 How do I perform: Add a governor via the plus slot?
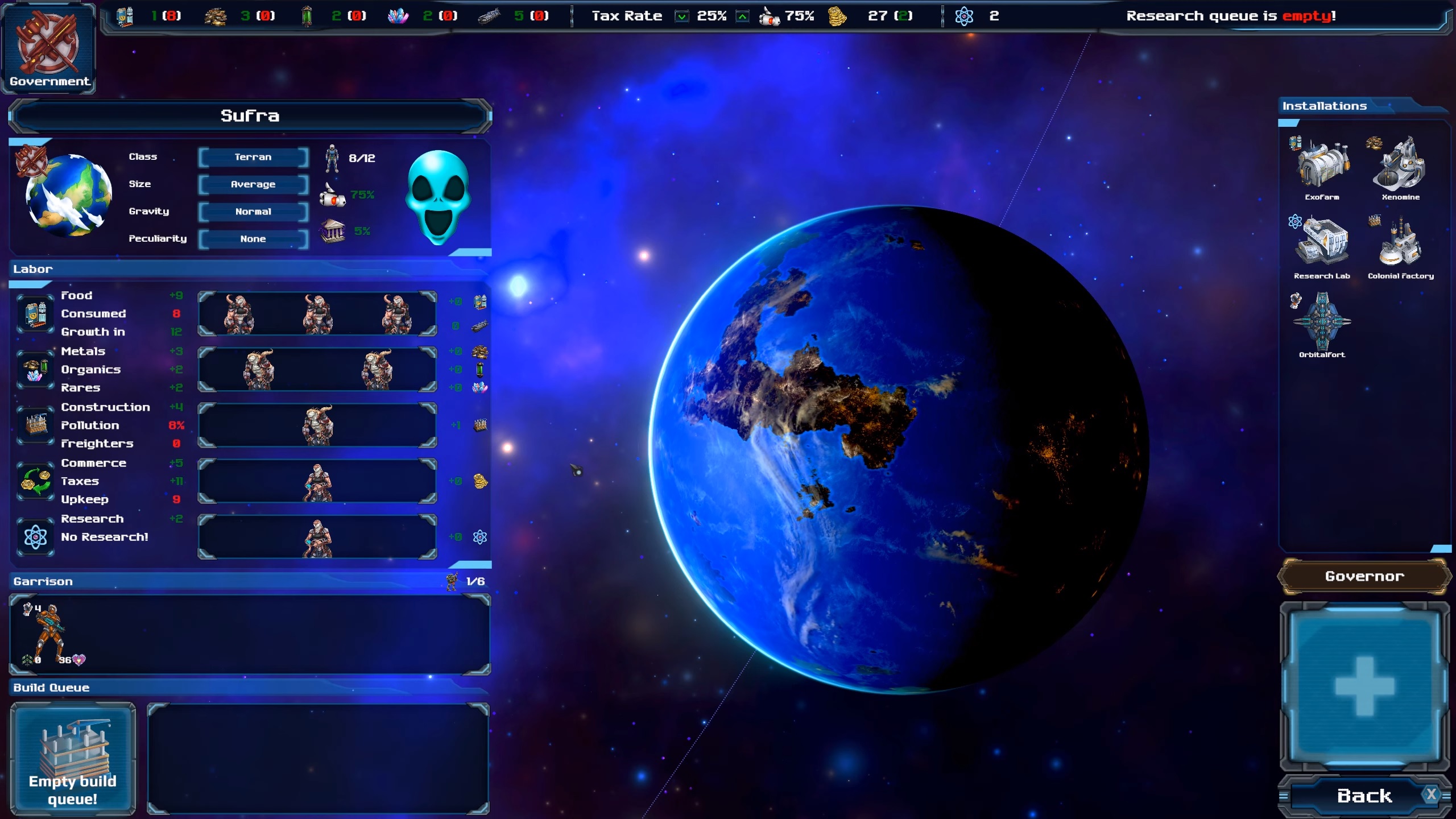(x=1364, y=685)
